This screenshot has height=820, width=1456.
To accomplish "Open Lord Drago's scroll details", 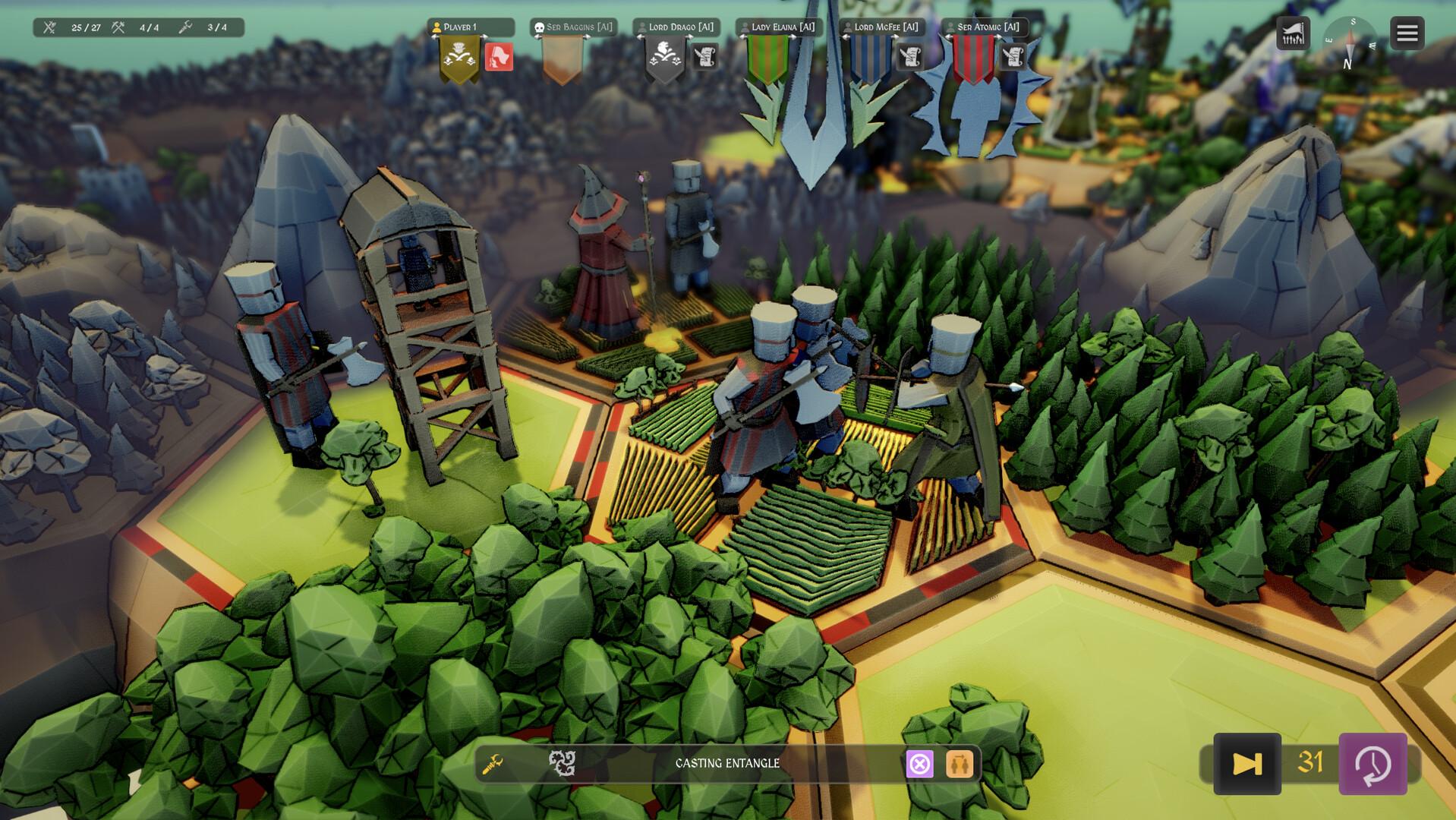I will [704, 57].
